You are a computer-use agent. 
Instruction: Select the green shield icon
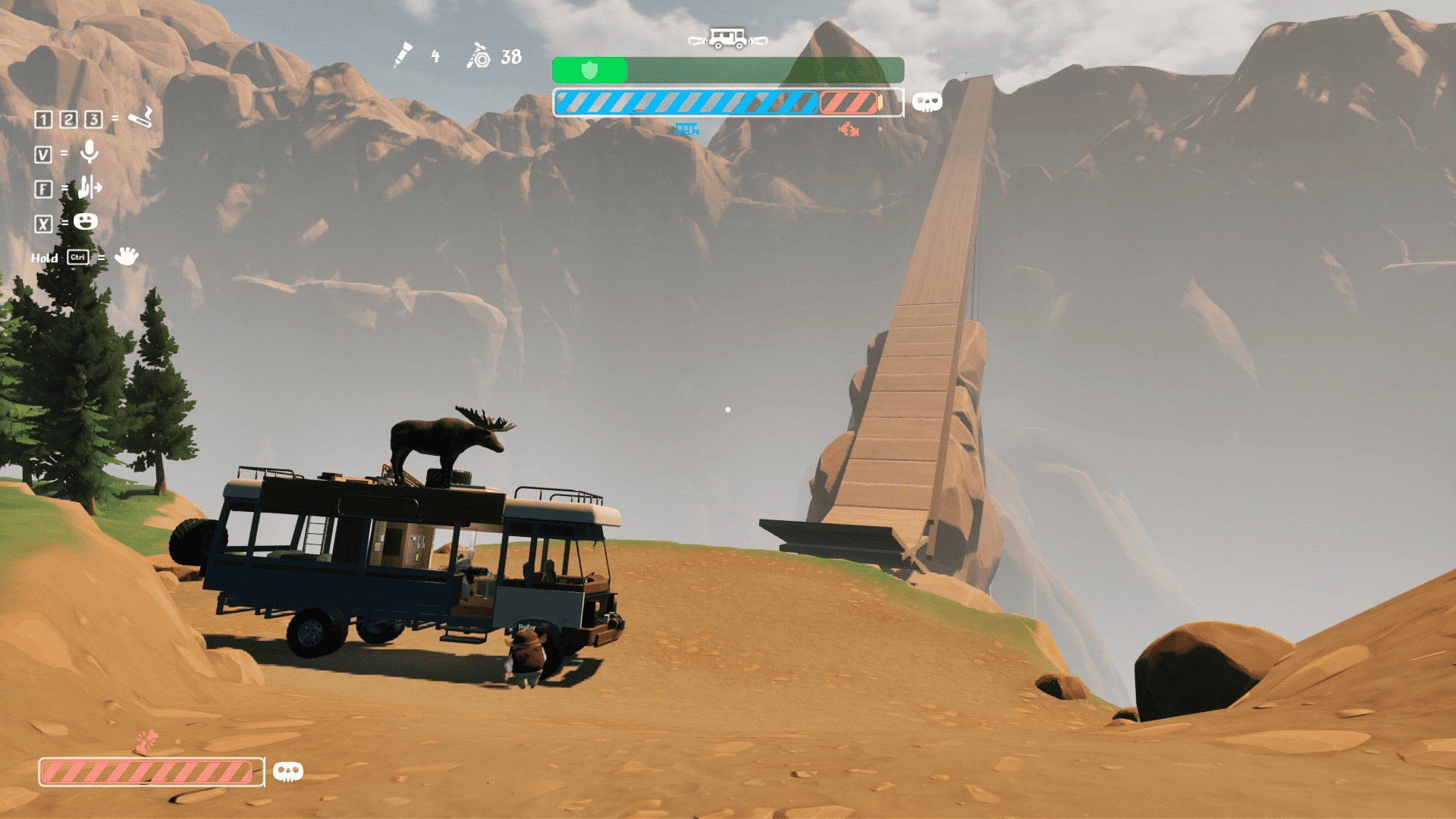tap(589, 71)
